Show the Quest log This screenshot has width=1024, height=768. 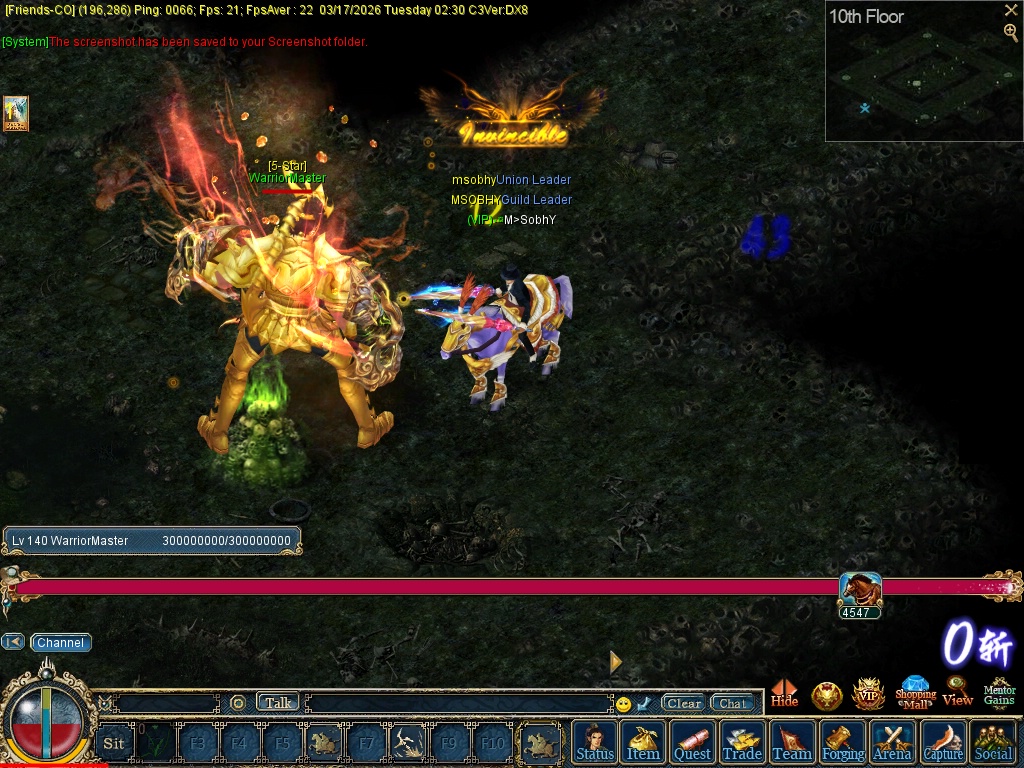click(x=692, y=742)
